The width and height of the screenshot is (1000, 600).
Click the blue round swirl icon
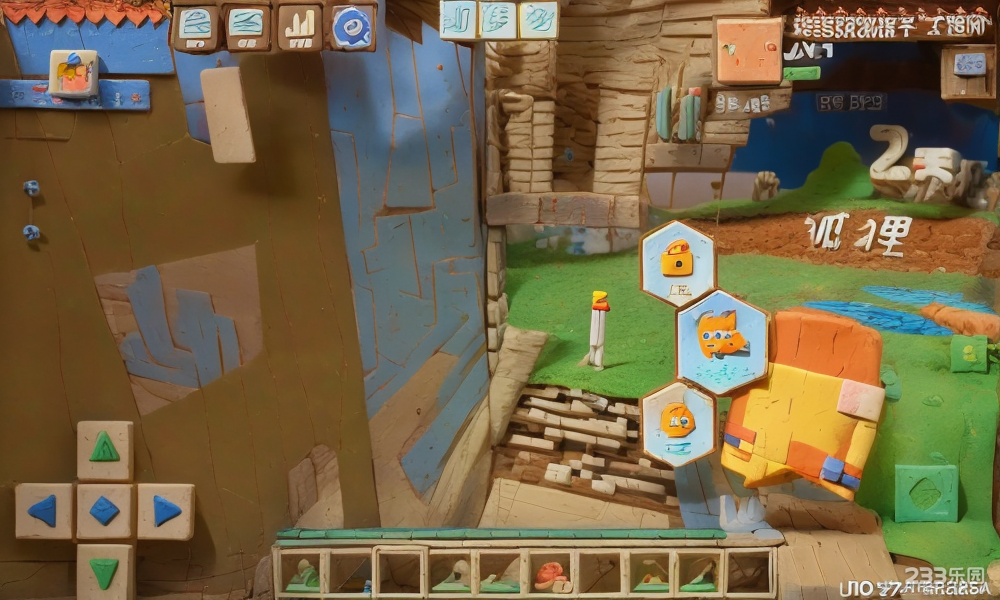pos(350,27)
